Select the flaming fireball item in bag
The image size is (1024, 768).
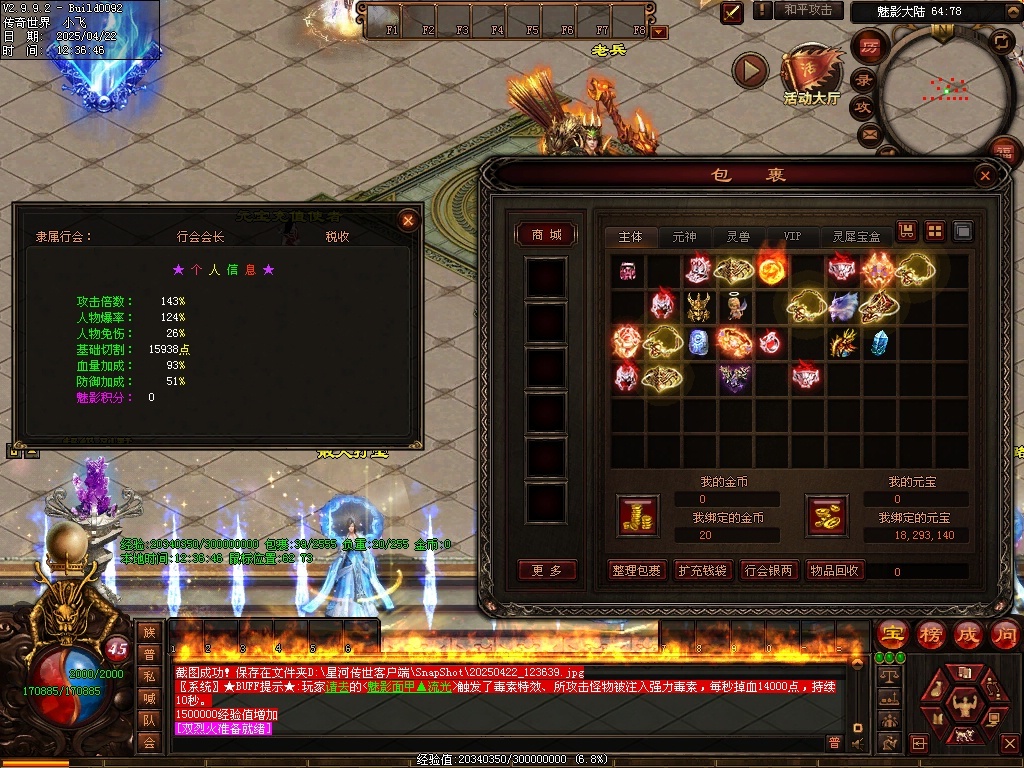(x=770, y=270)
